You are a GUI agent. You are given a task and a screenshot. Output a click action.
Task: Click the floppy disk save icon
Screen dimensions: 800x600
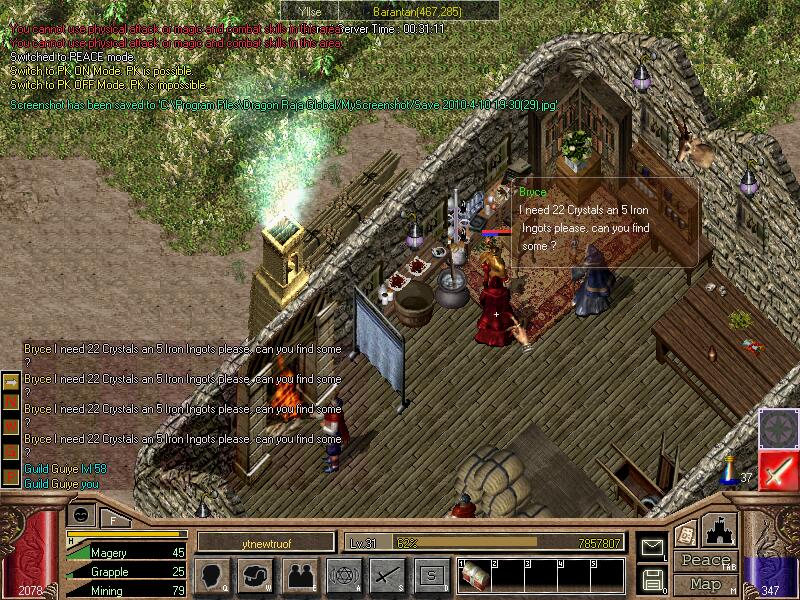651,578
